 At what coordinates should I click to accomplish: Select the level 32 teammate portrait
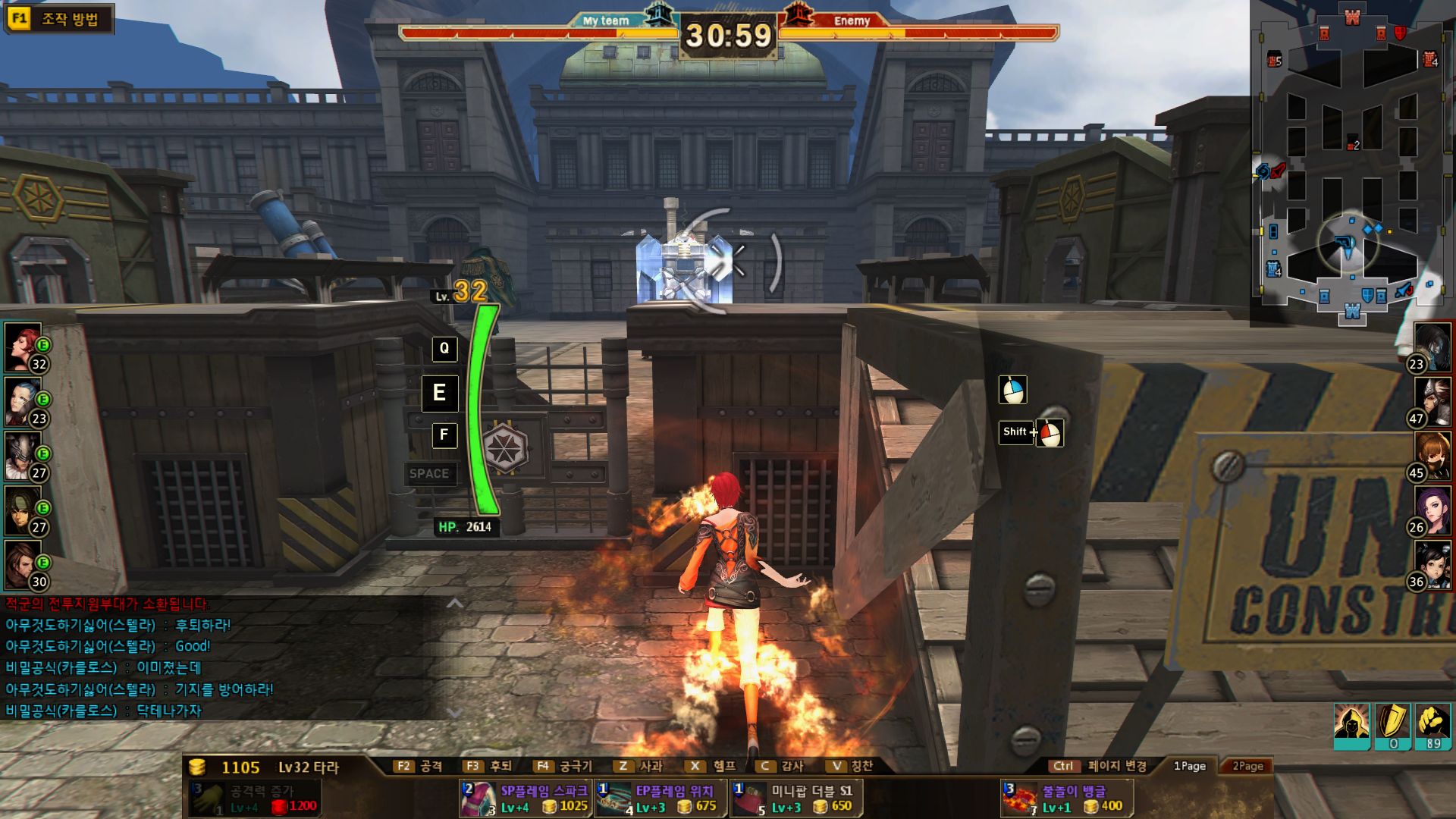pyautogui.click(x=24, y=348)
